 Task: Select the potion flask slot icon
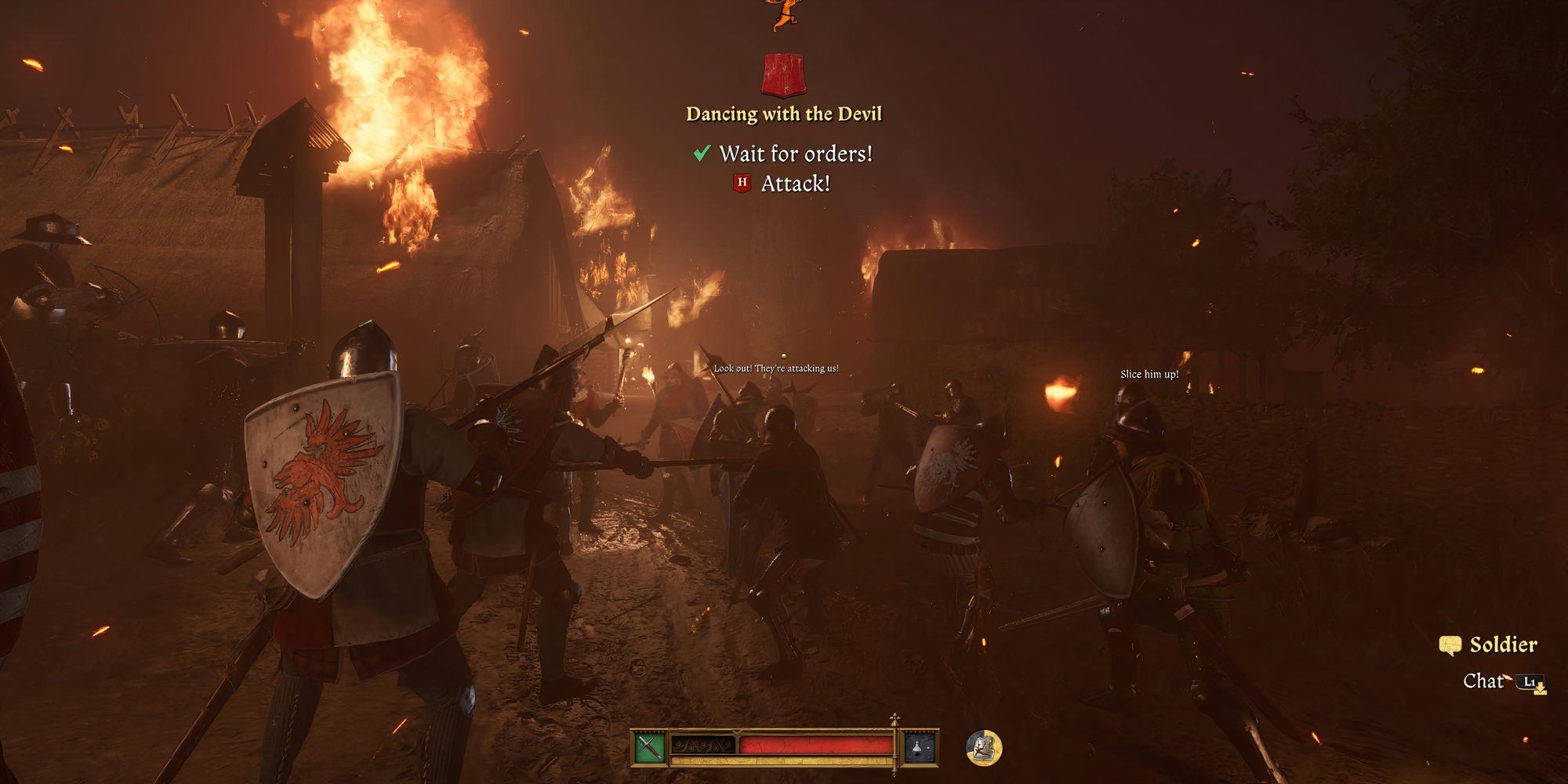click(x=921, y=747)
